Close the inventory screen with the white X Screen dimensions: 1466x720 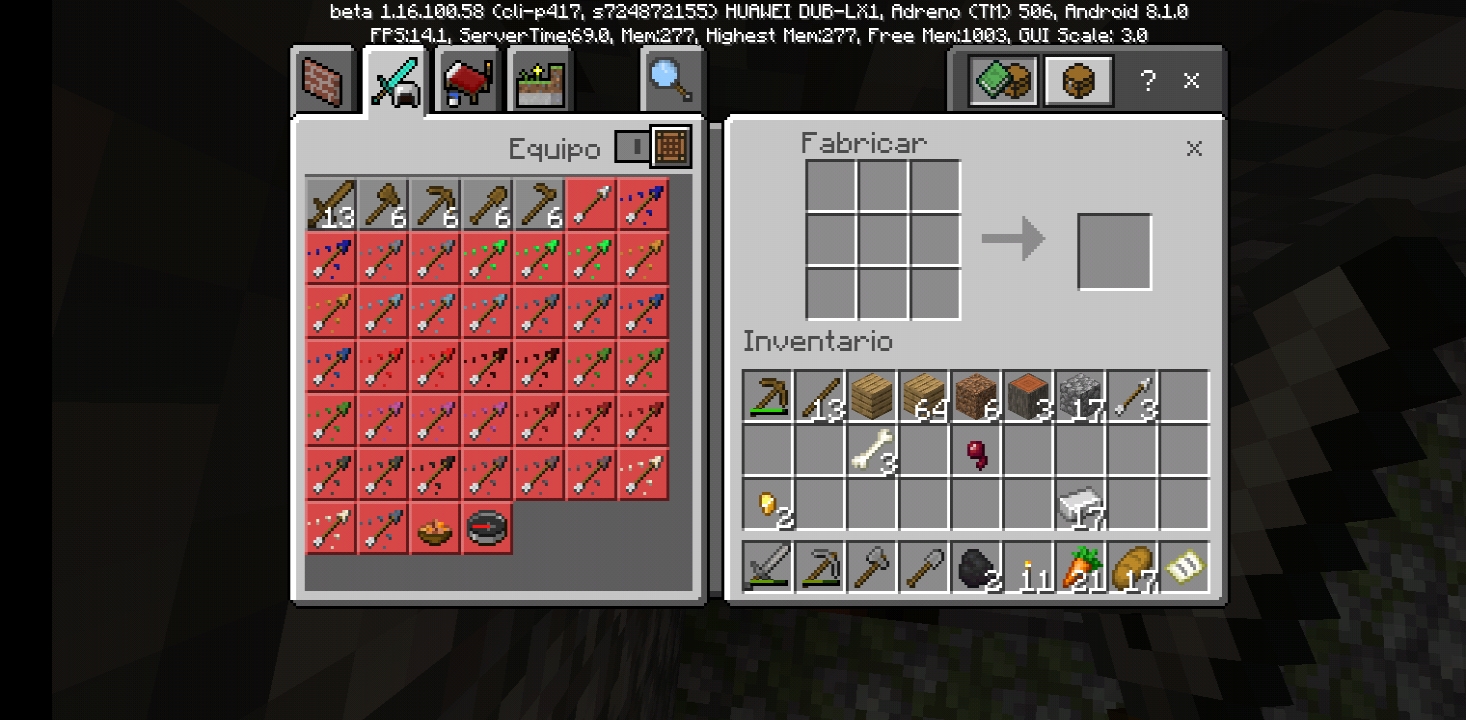pyautogui.click(x=1191, y=81)
